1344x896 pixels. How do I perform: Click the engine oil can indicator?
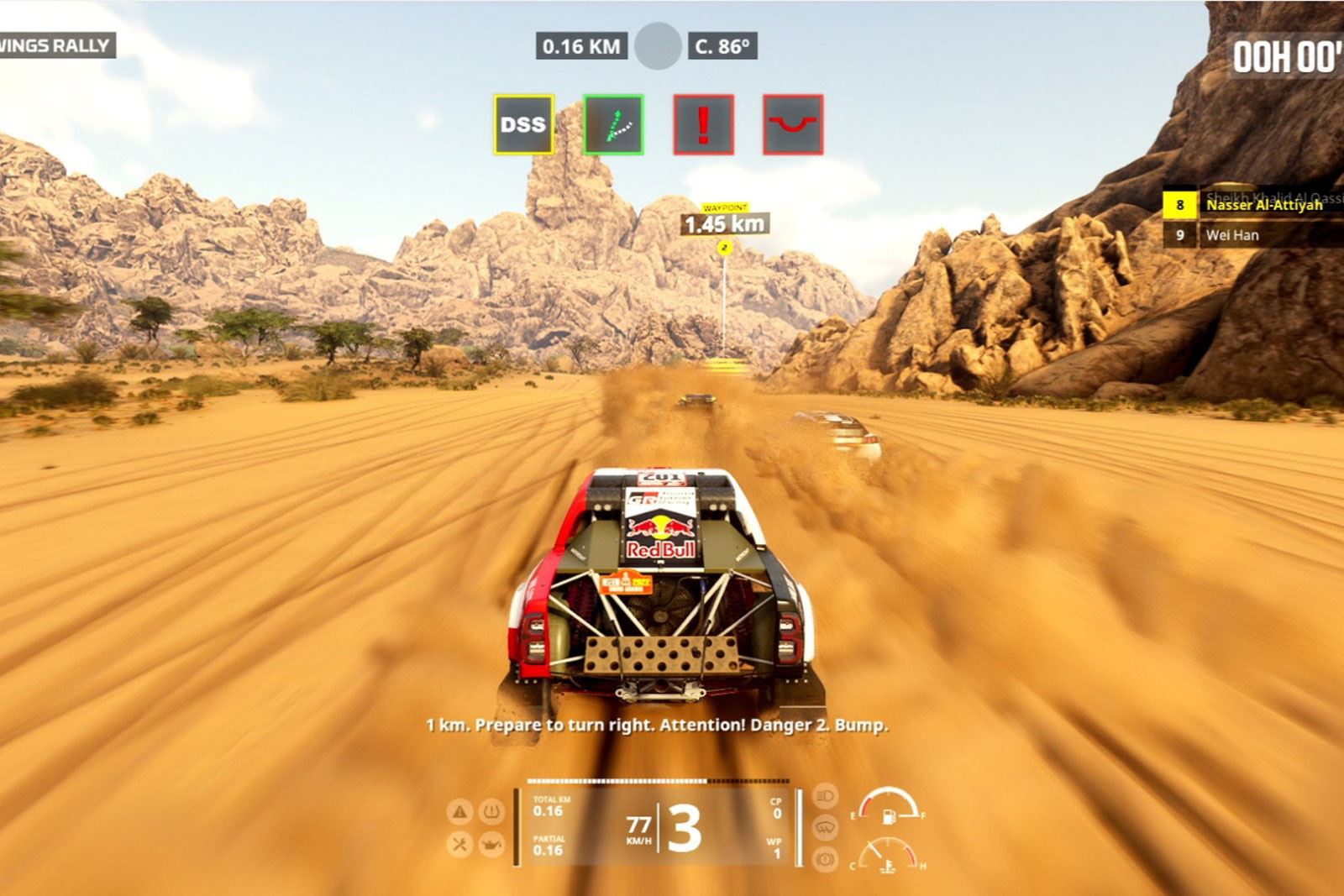coord(491,844)
